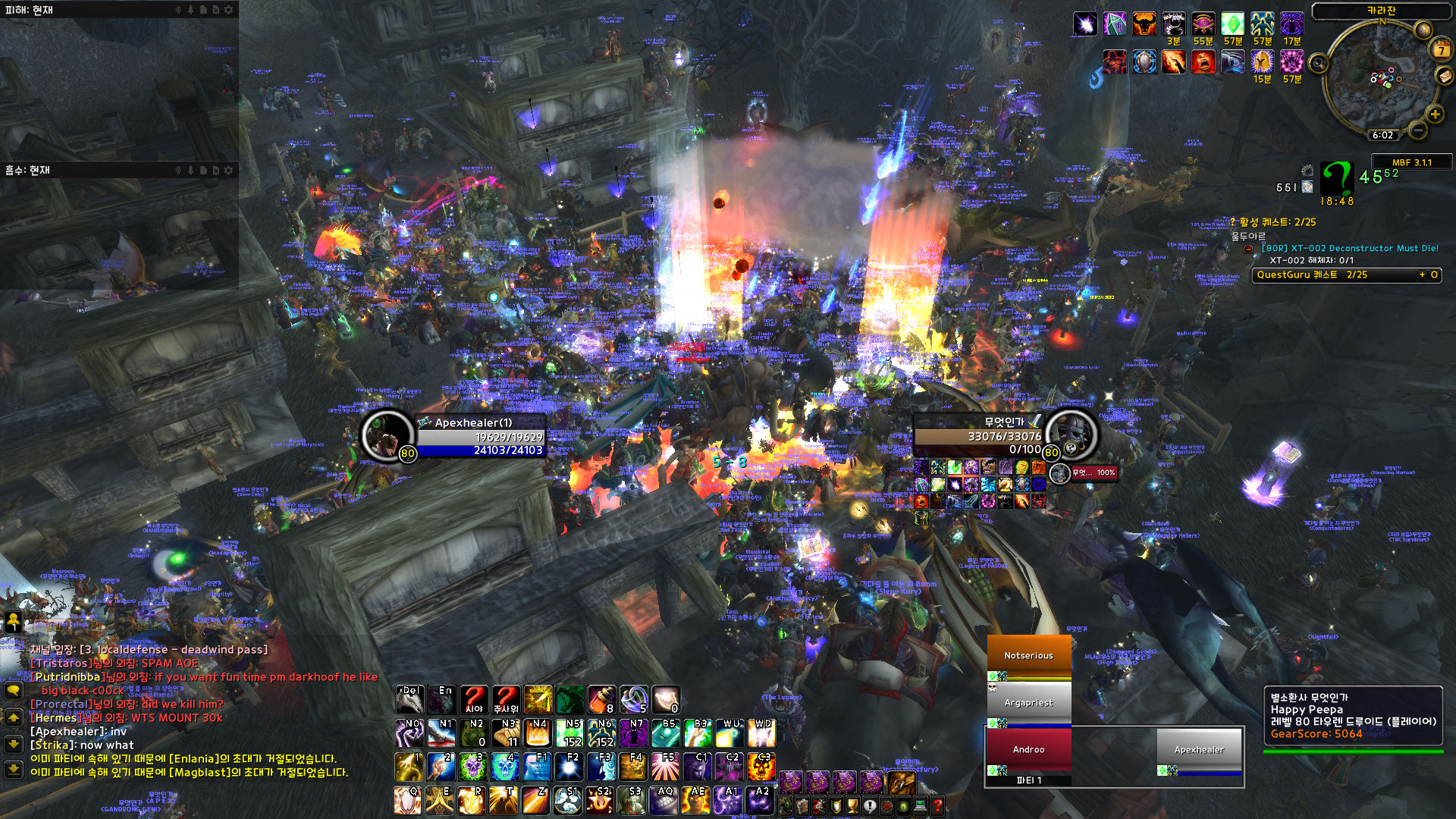
Task: Open the red question mark help micro button
Action: 937,805
